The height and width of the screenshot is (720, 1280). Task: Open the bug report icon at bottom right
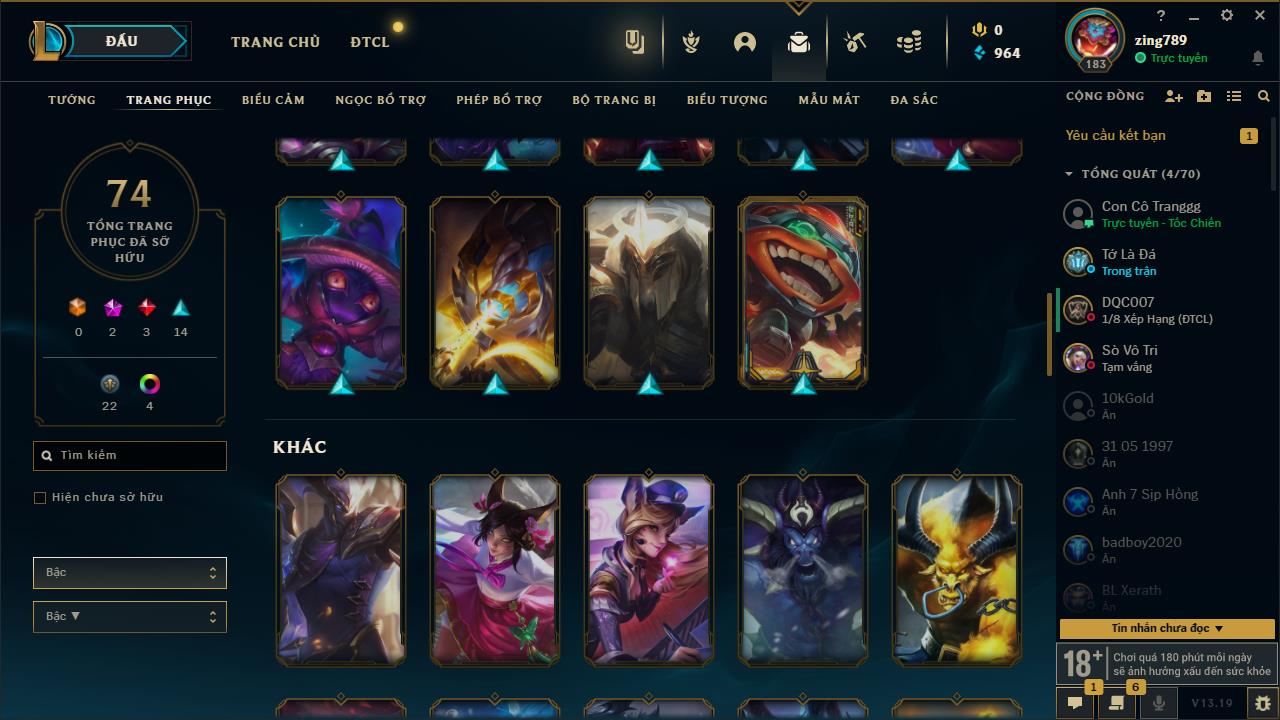[x=1259, y=704]
